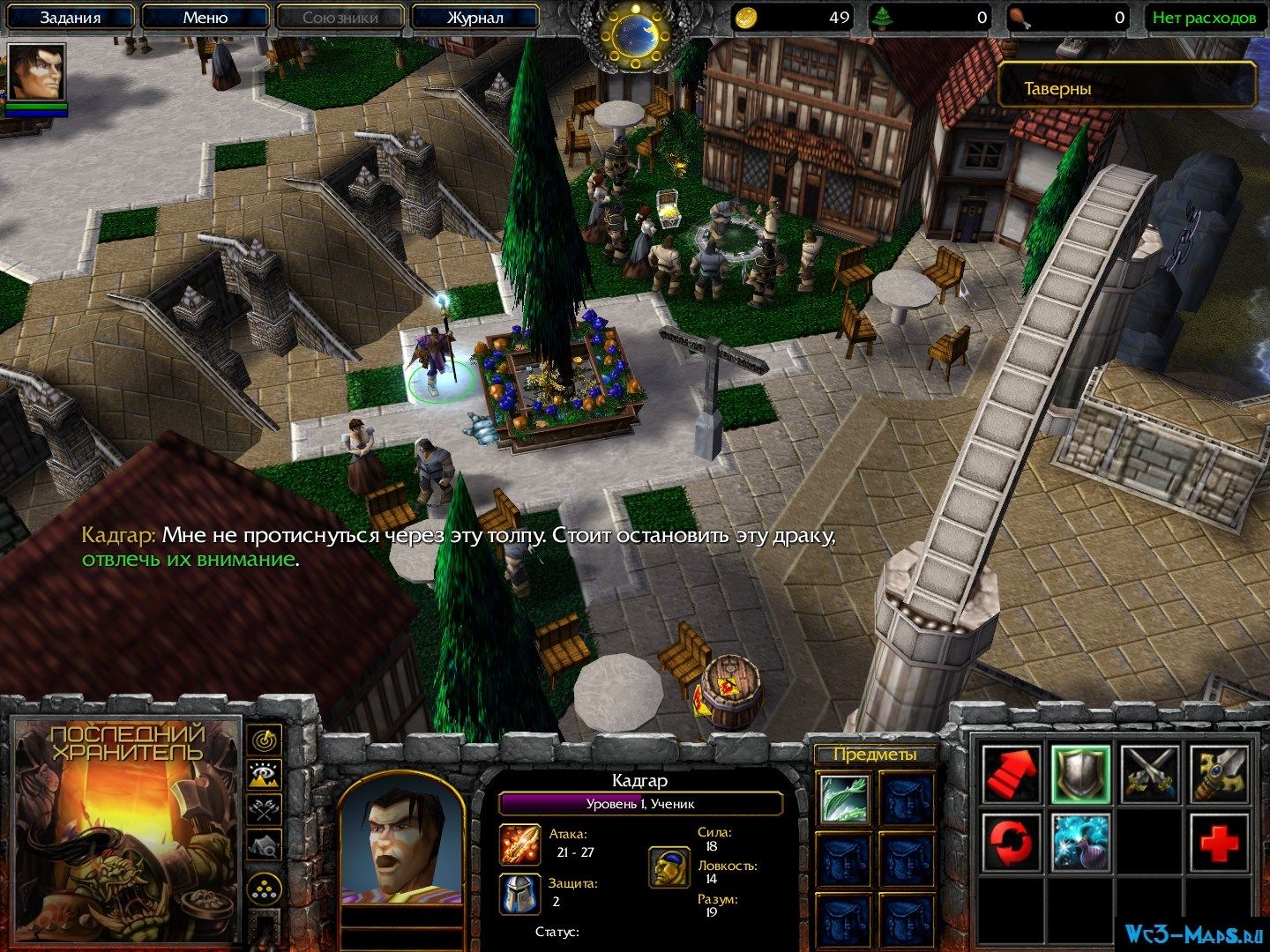
Task: Toggle creep camp display on minimap
Action: point(263,845)
